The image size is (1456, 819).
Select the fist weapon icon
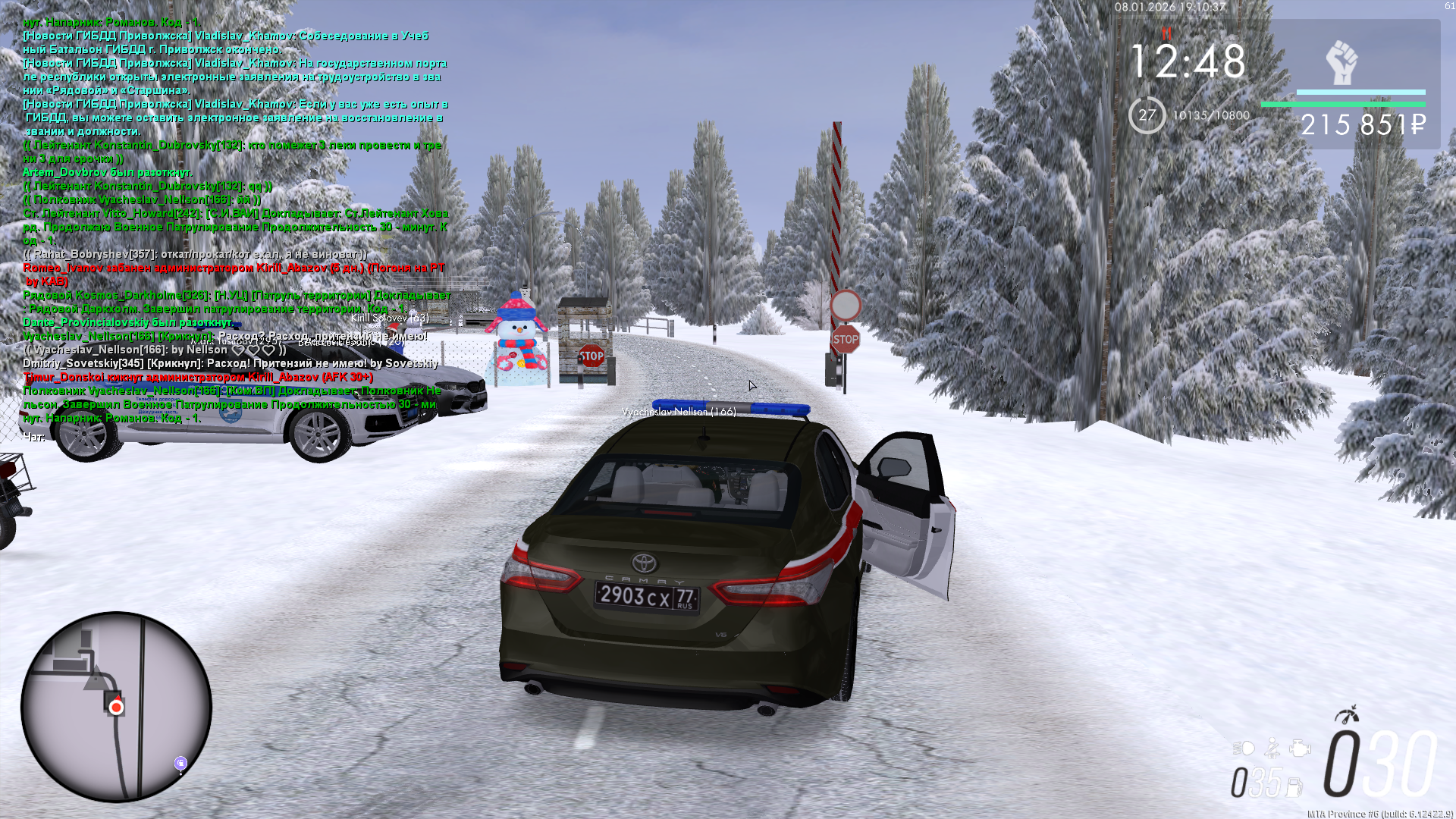tap(1341, 62)
